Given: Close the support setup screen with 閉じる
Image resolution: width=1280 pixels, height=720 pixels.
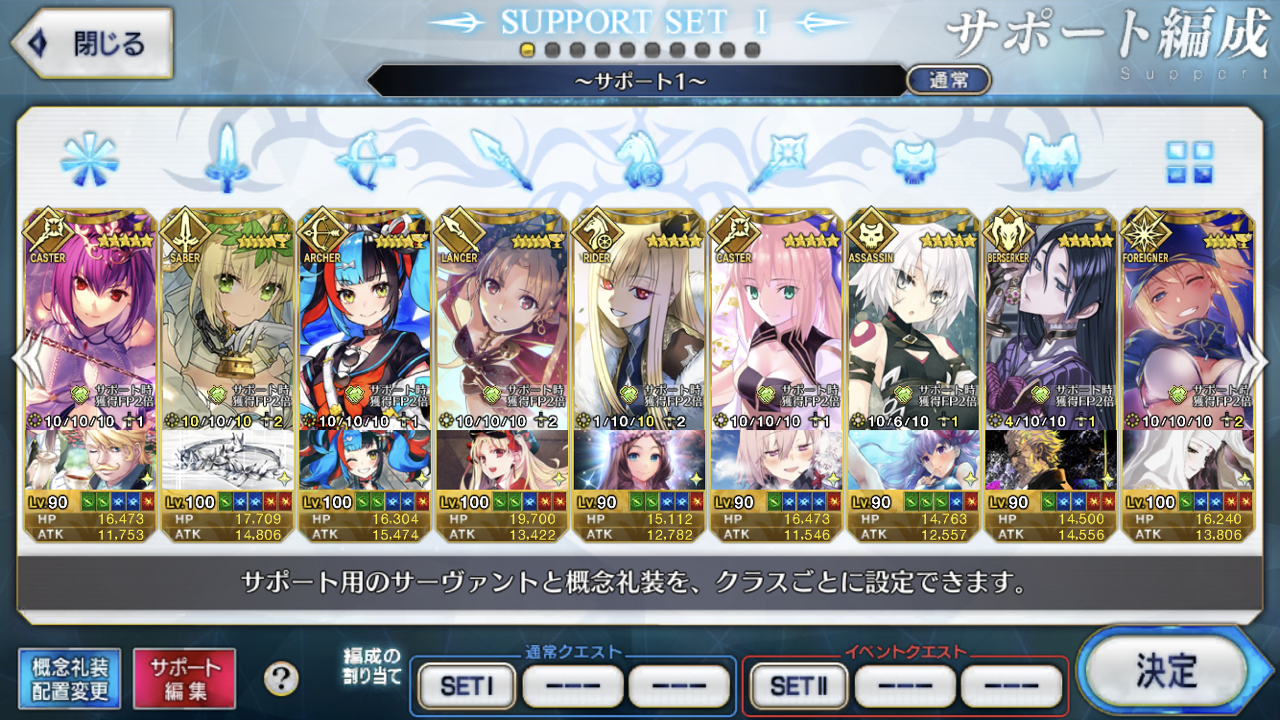Looking at the screenshot, I should coord(92,43).
